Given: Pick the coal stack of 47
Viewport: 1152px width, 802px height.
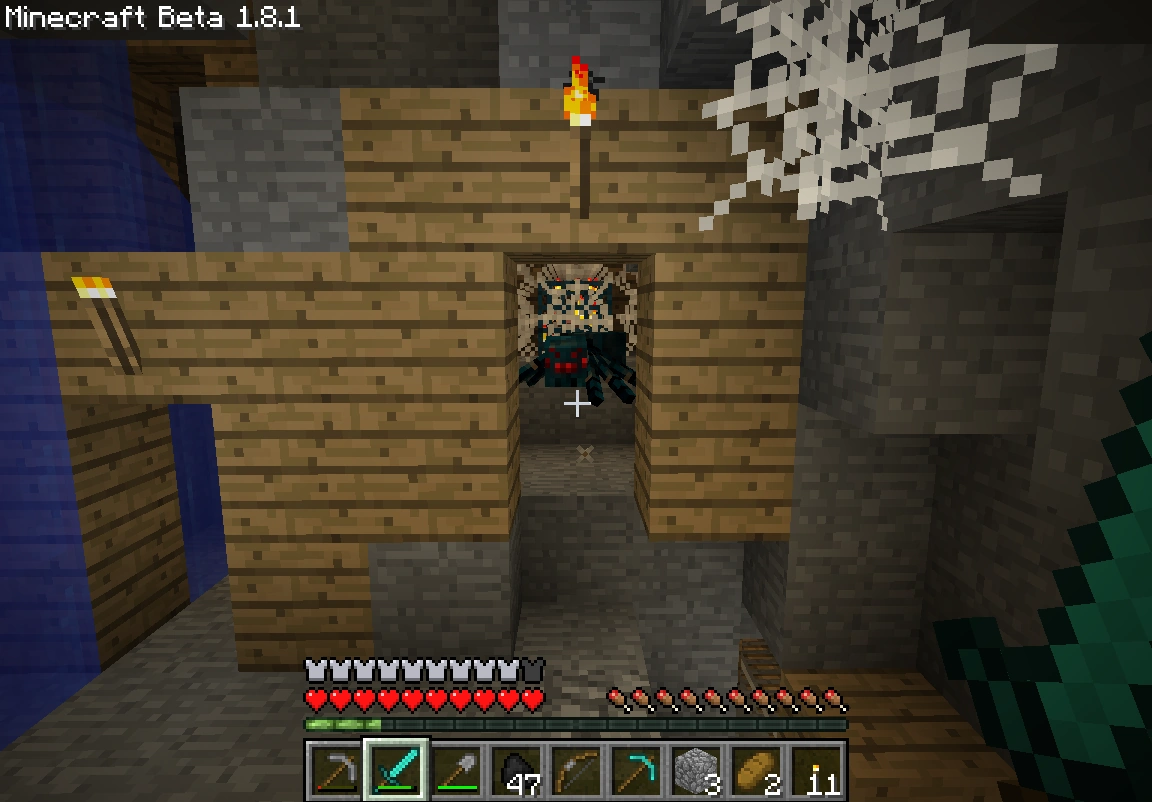Looking at the screenshot, I should pos(516,772).
